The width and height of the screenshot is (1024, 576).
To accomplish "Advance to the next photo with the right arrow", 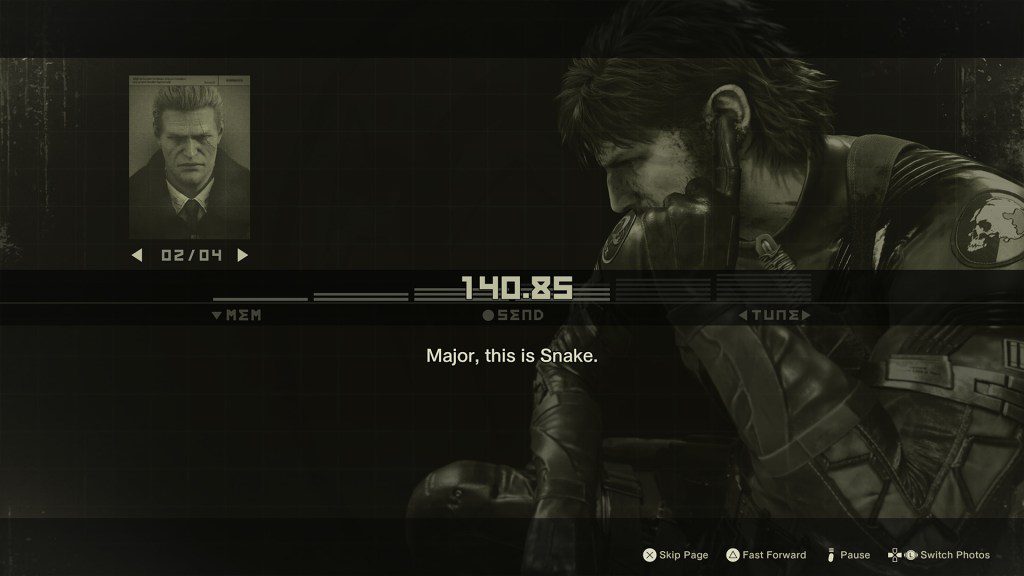I will coord(242,255).
